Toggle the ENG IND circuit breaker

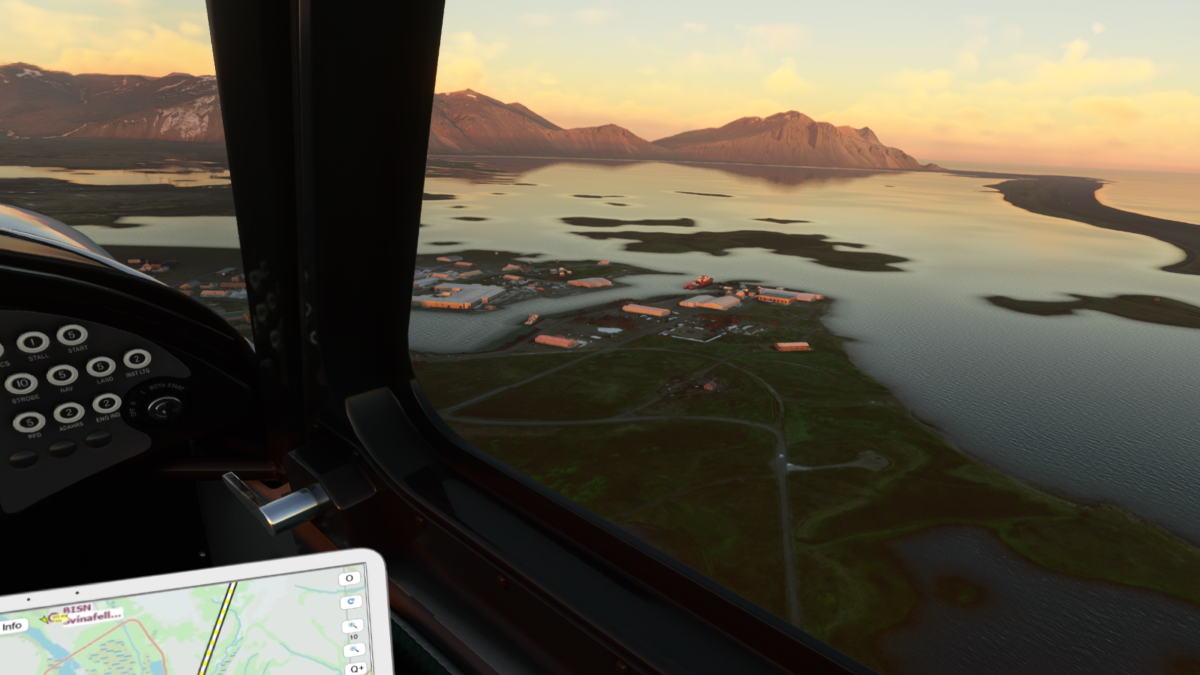(x=107, y=404)
